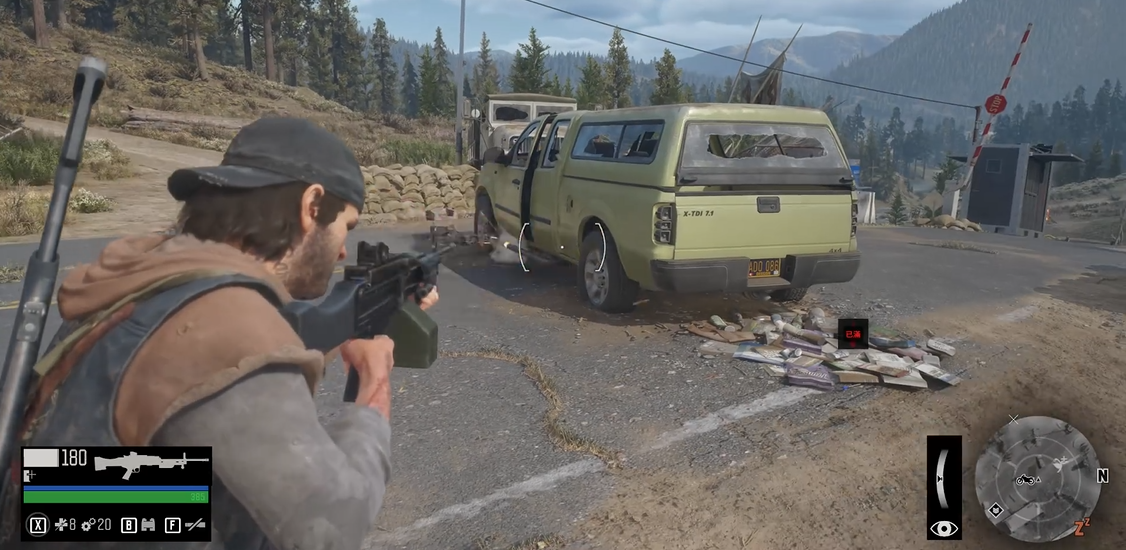Choose the binoculars icon

[x=147, y=524]
